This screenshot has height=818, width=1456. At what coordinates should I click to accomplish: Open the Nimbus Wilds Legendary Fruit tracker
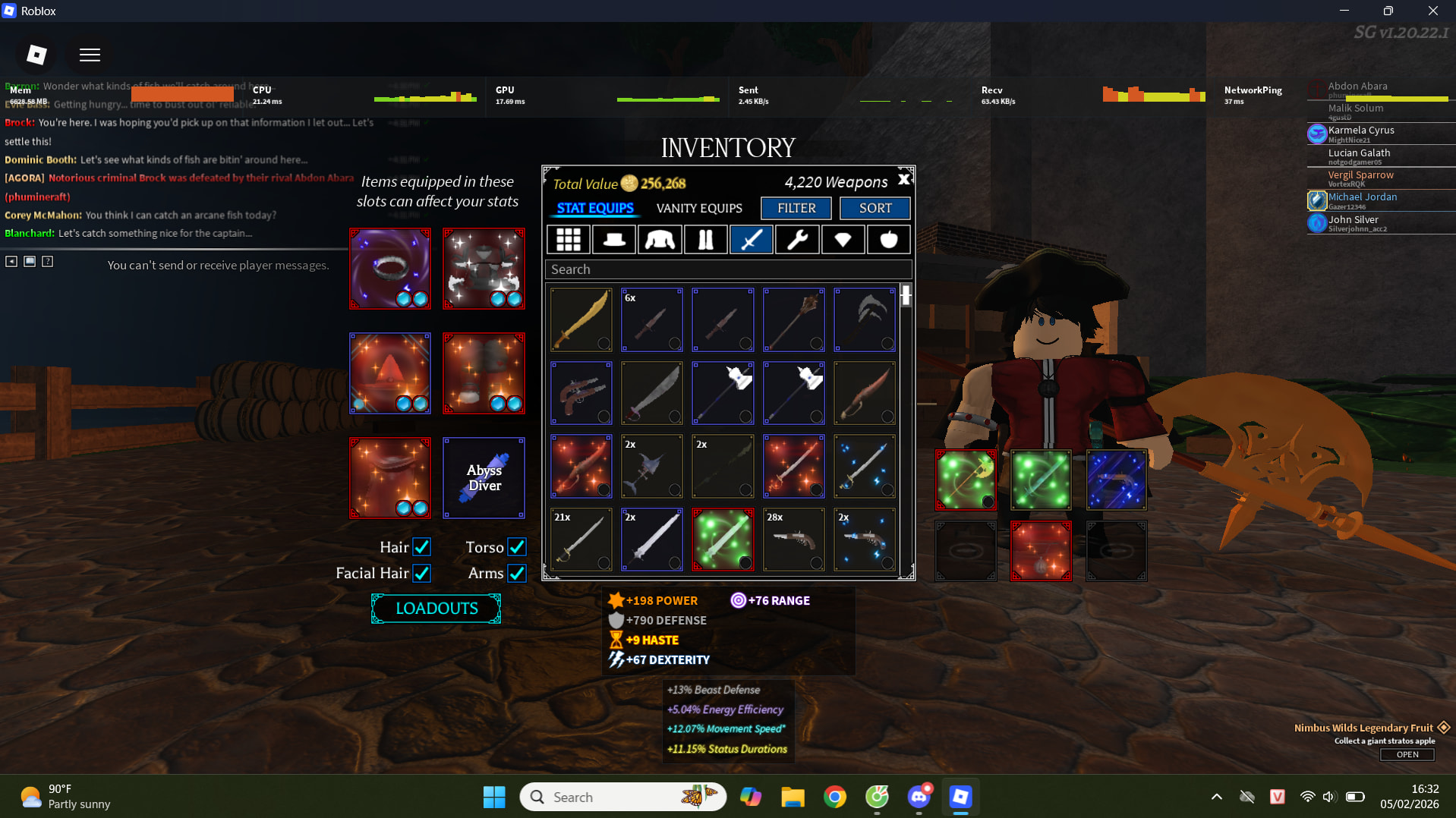tap(1407, 754)
